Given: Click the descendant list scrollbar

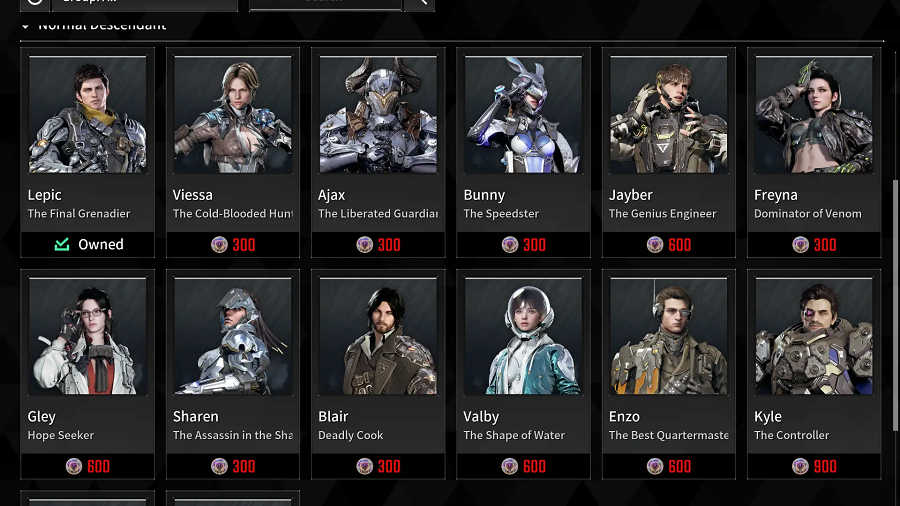Looking at the screenshot, I should pos(894,300).
